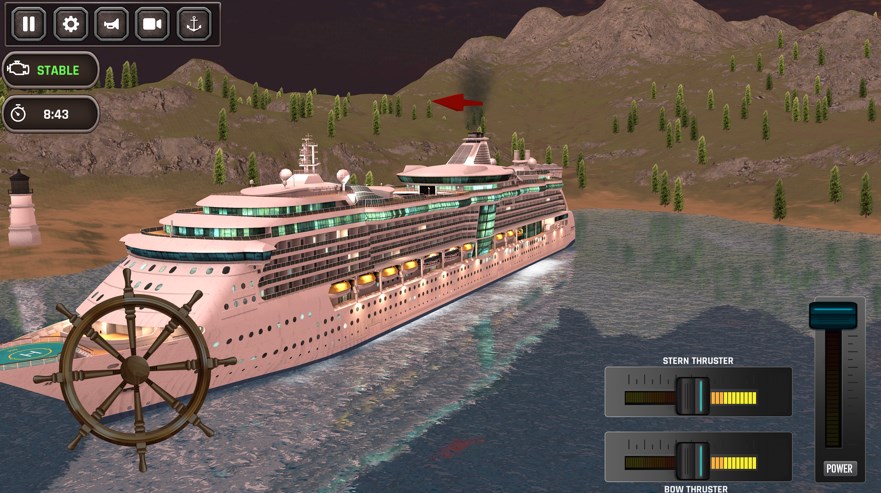This screenshot has width=881, height=493.
Task: Pause the game
Action: coord(29,24)
